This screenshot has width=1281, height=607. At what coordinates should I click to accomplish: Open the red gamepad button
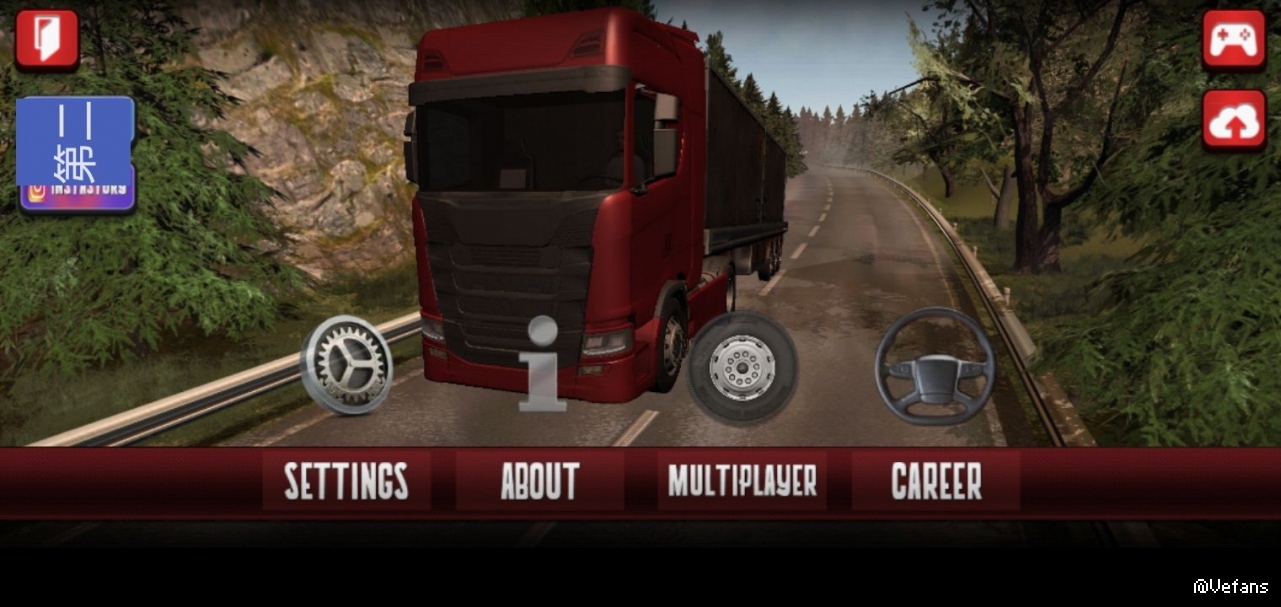[1234, 40]
